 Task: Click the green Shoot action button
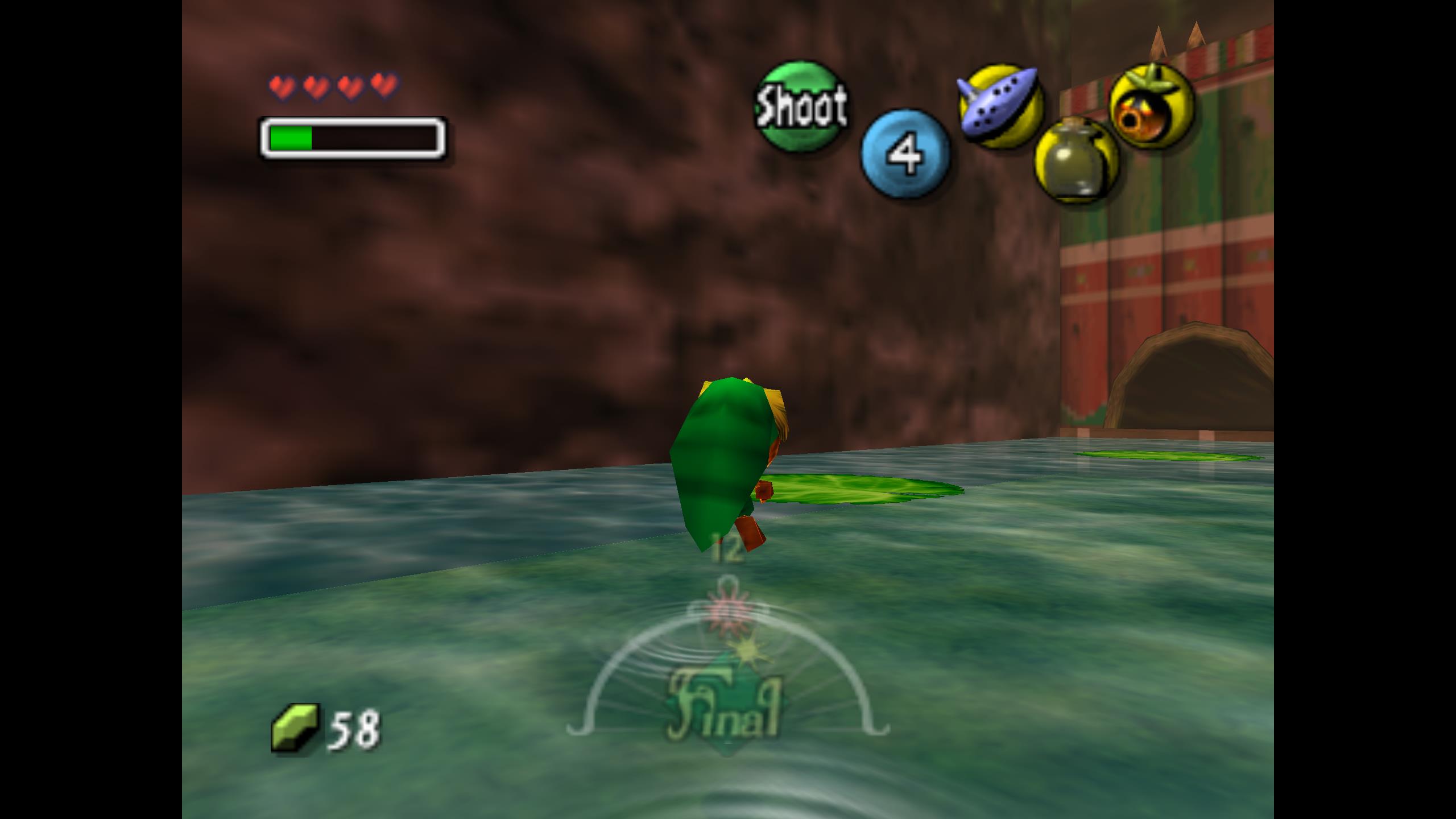pyautogui.click(x=801, y=106)
